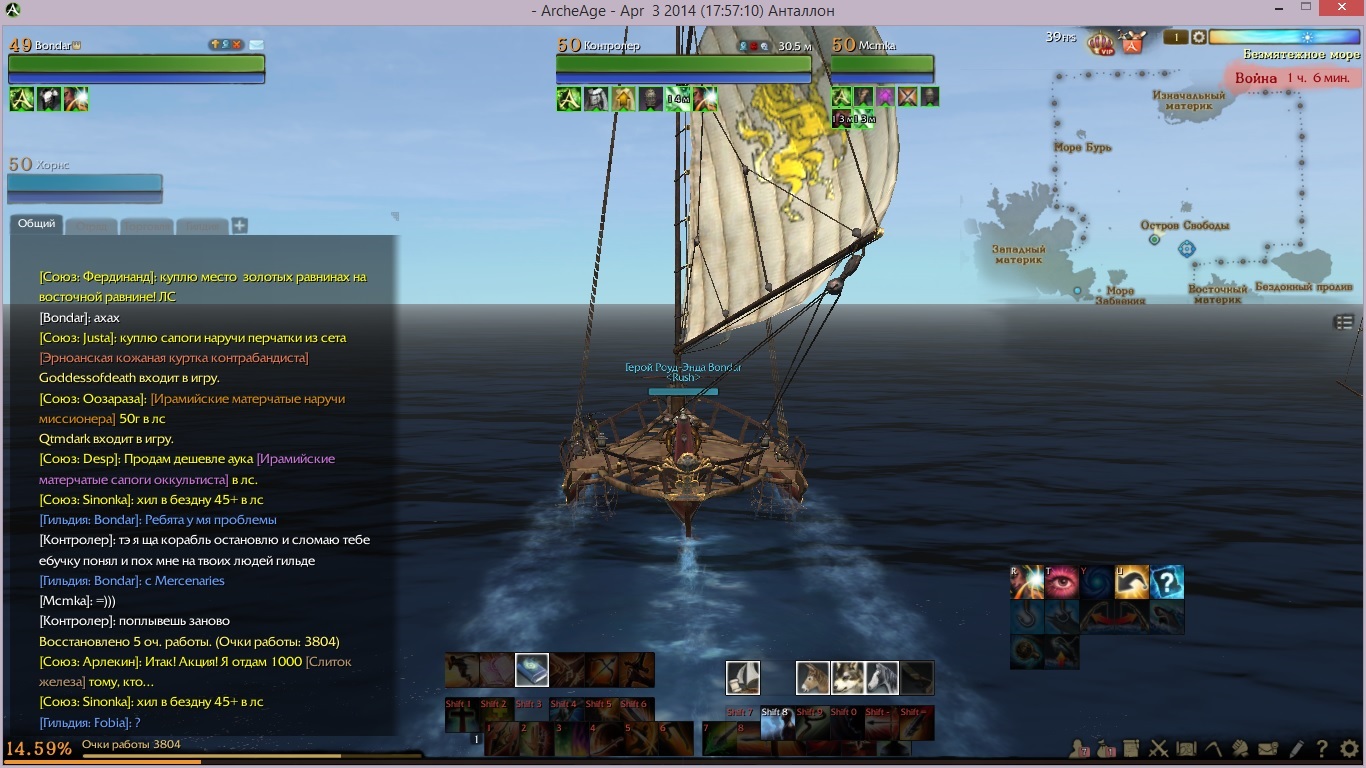
Task: Open the help question mark menu icon
Action: point(1322,748)
